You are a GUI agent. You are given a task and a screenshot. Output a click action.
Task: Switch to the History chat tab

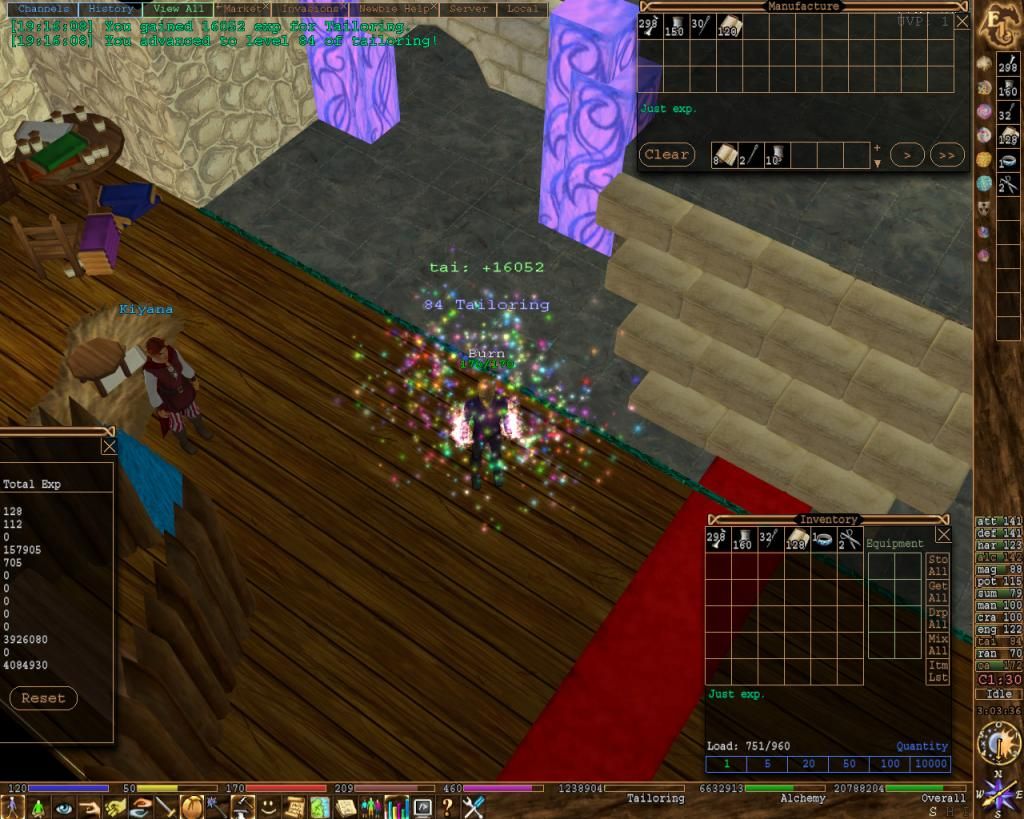tap(110, 9)
